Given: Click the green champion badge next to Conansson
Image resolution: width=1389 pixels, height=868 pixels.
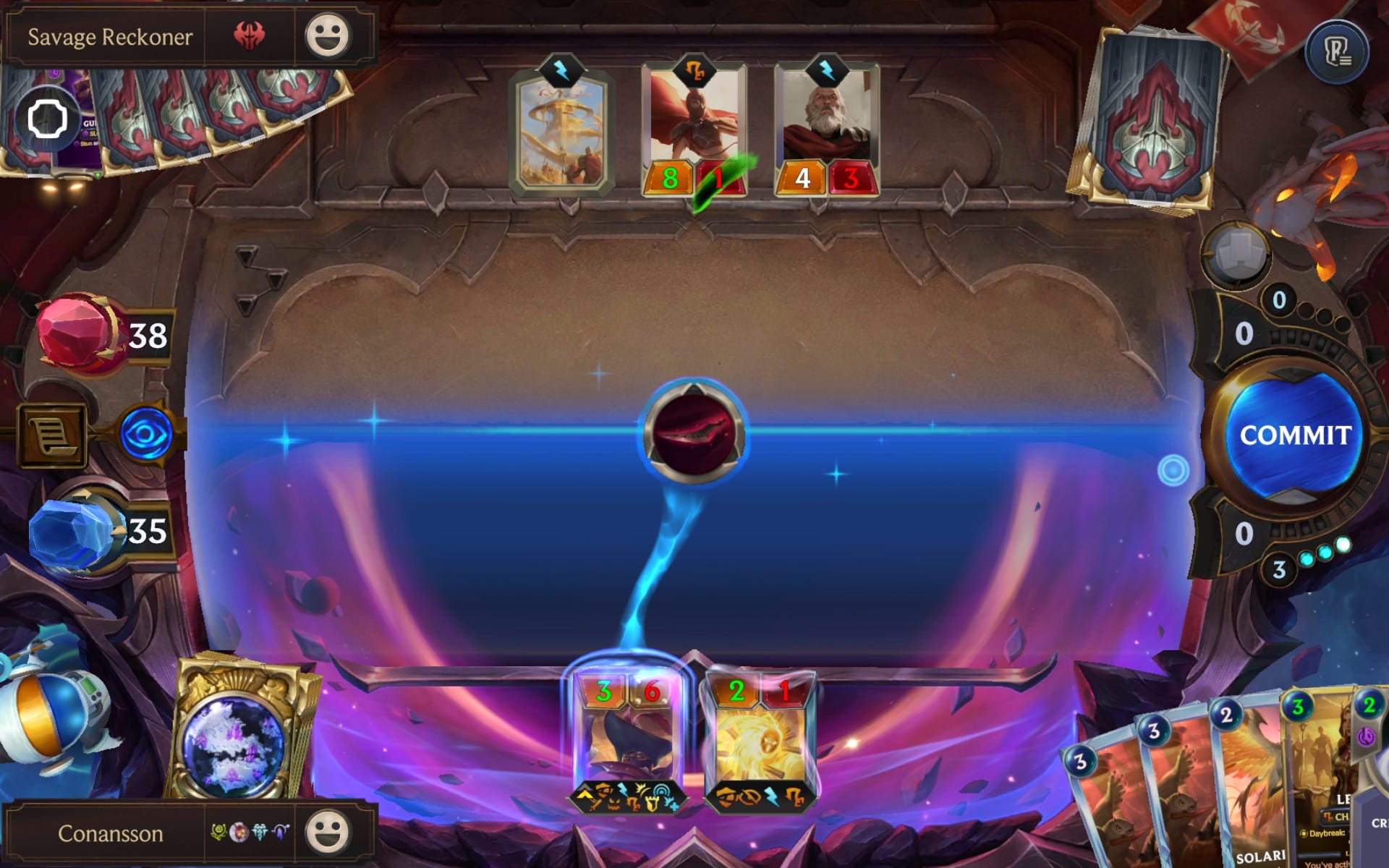Looking at the screenshot, I should click(x=217, y=832).
